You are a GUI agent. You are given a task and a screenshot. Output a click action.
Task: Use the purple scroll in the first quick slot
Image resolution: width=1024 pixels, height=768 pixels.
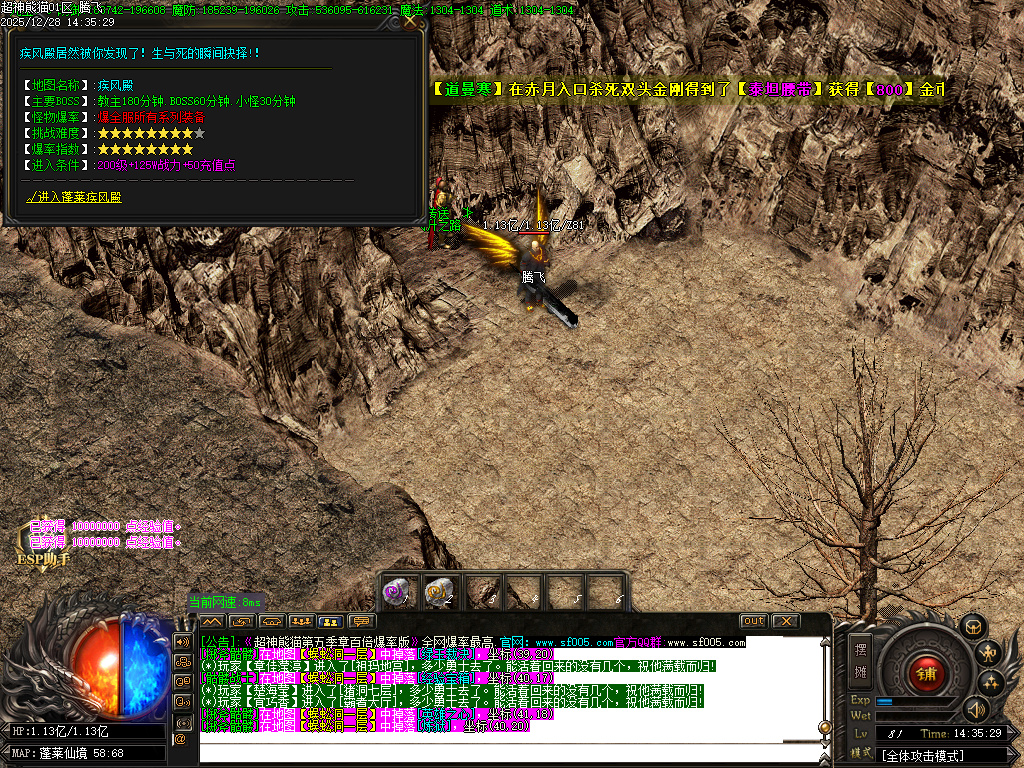(398, 591)
